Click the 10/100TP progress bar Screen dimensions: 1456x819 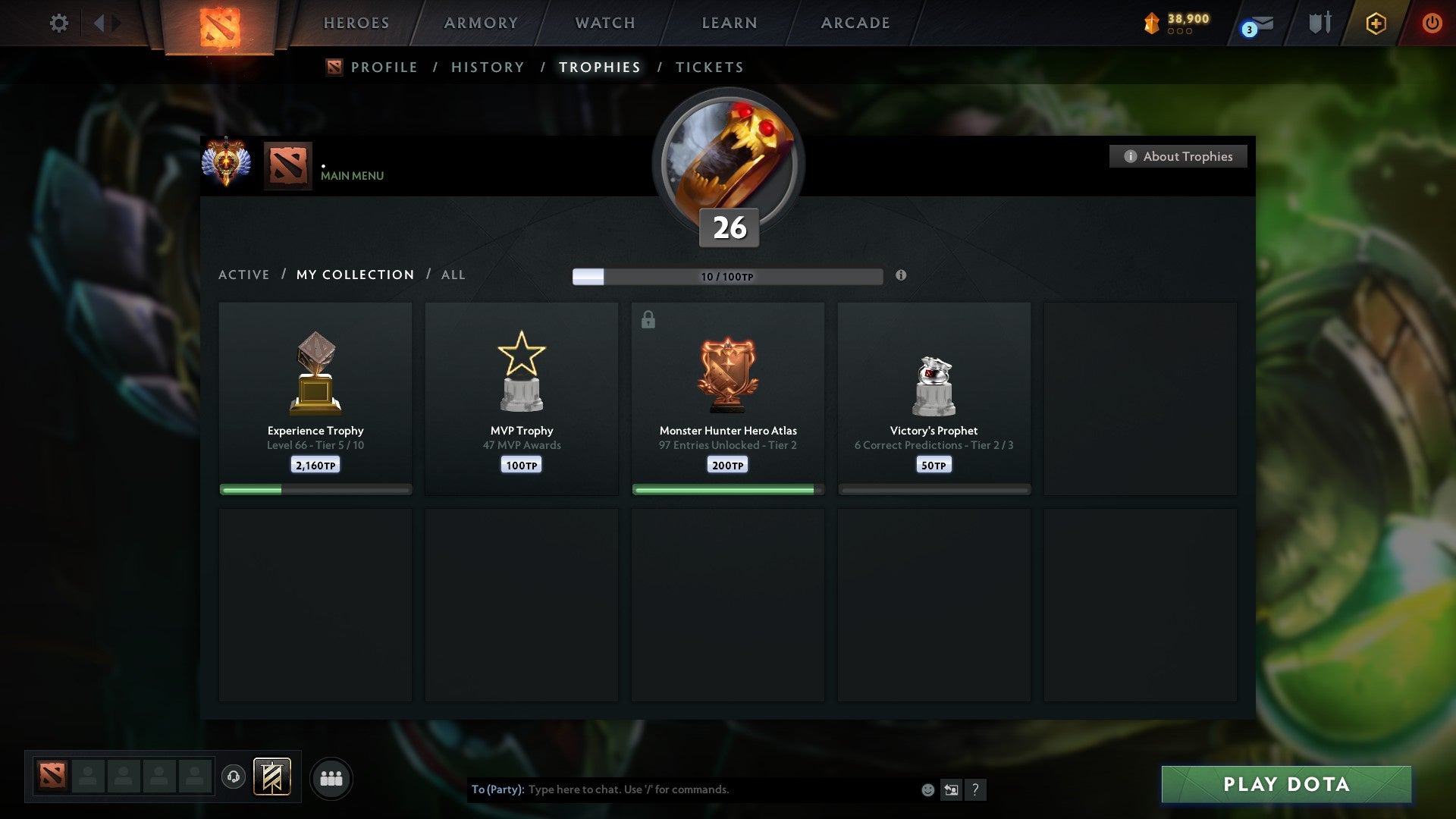pyautogui.click(x=726, y=276)
